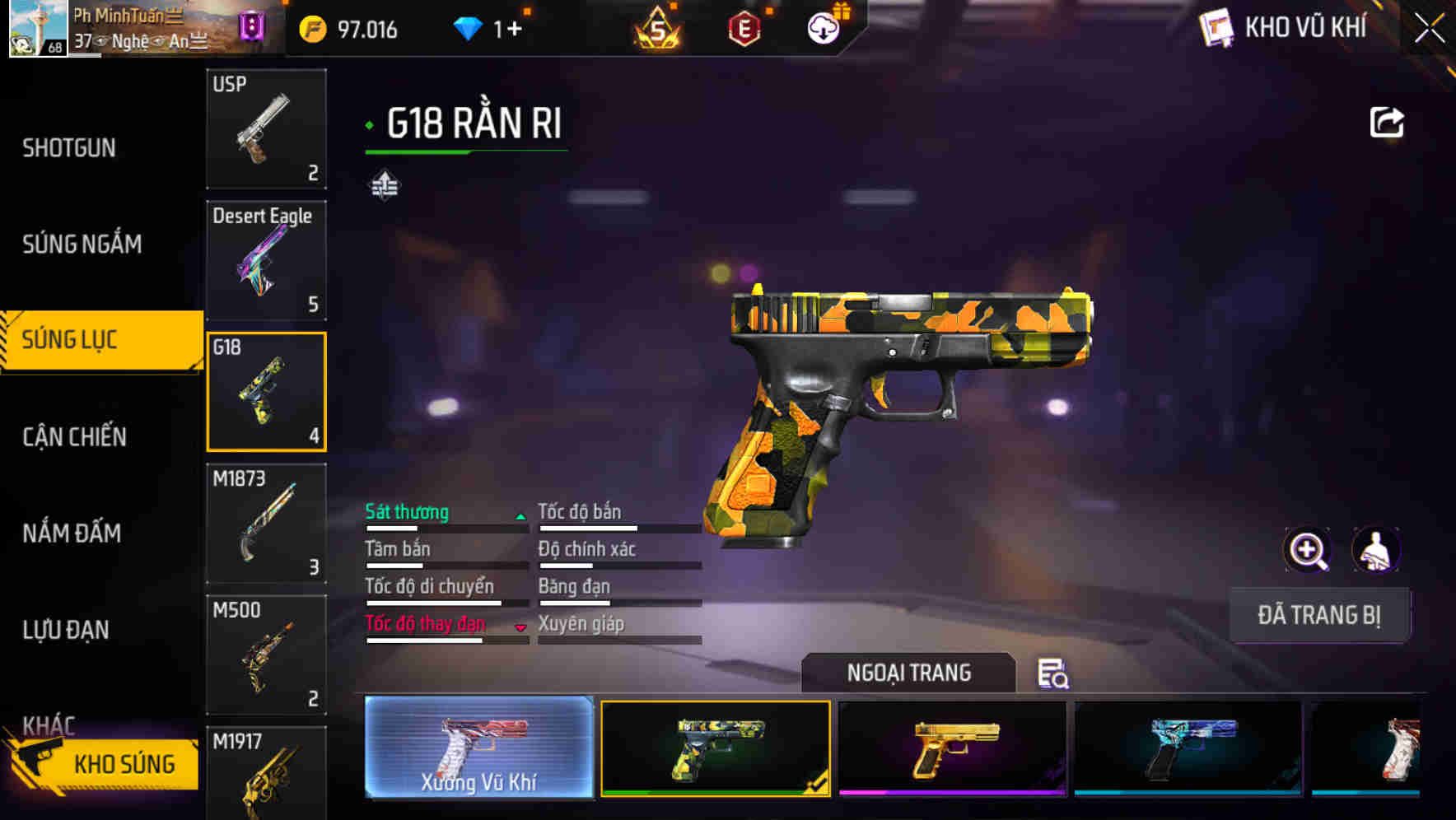Open the skin list search icon next to NGOẠI TRANG
Image resolution: width=1456 pixels, height=820 pixels.
(1054, 675)
